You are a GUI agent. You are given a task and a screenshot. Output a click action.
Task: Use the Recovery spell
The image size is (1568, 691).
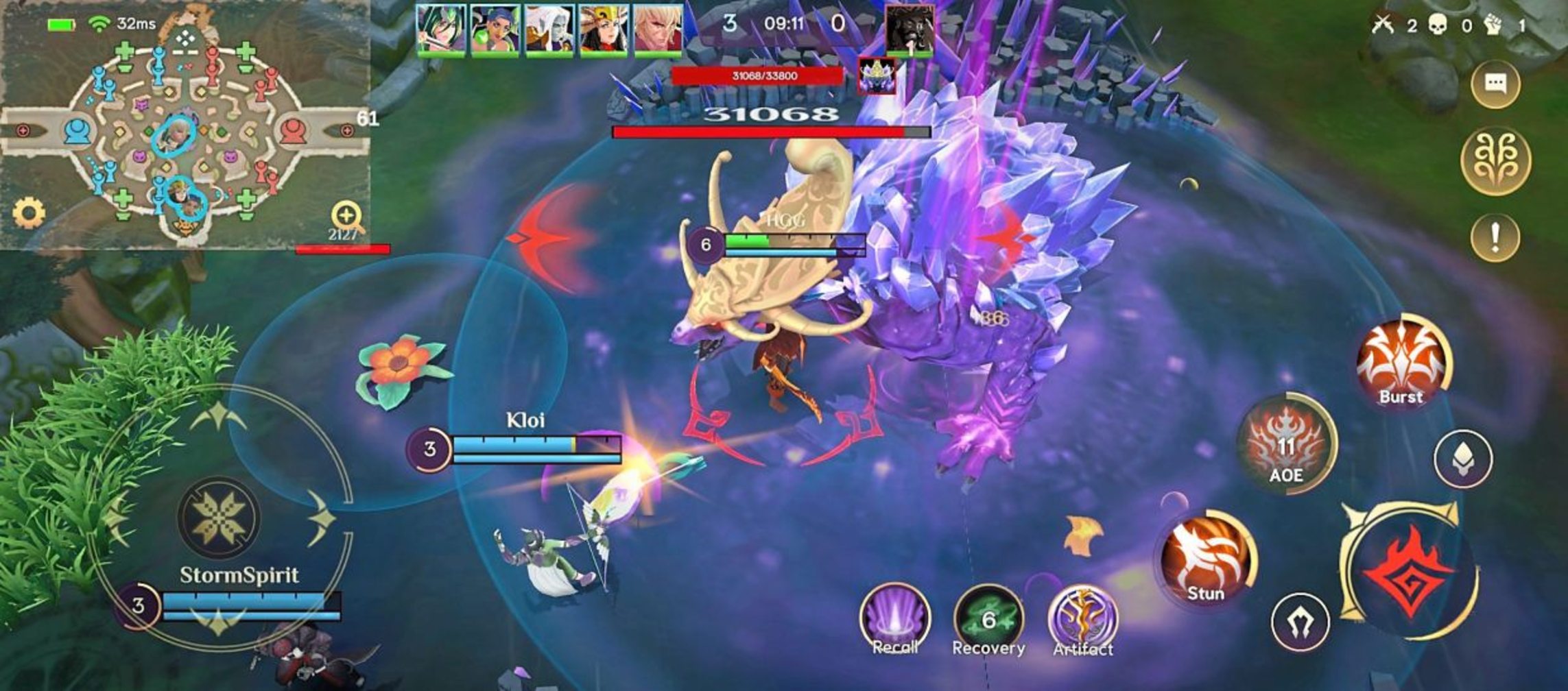(x=988, y=619)
